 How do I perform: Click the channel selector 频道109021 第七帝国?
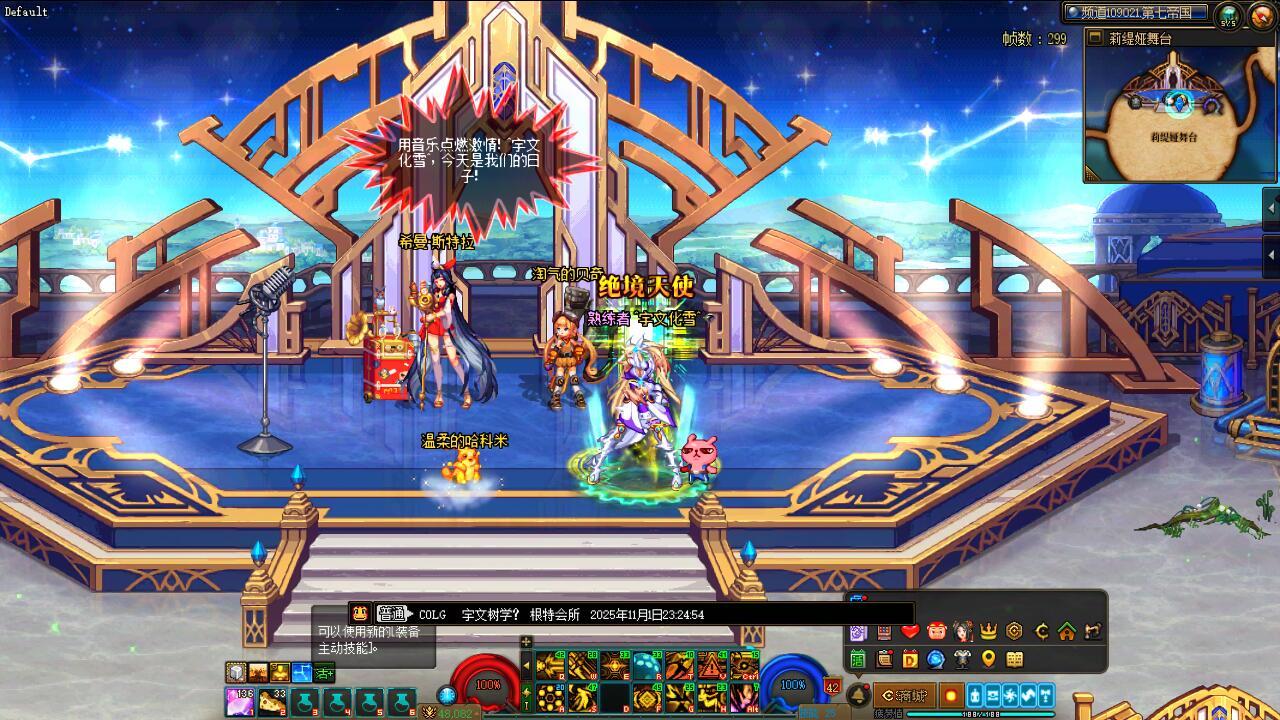[x=1136, y=13]
